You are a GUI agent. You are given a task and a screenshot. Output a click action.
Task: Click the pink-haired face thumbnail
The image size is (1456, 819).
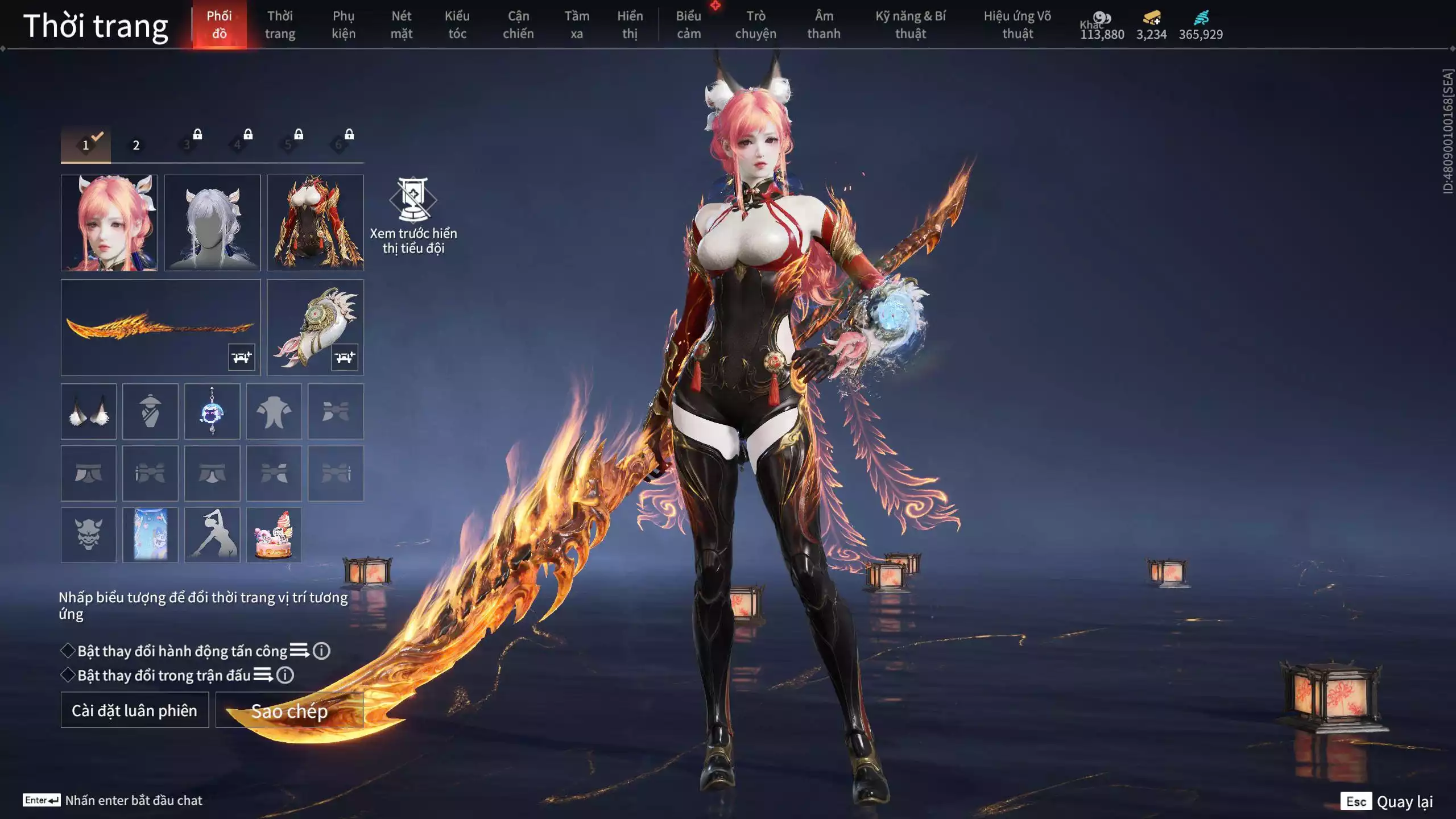point(109,222)
